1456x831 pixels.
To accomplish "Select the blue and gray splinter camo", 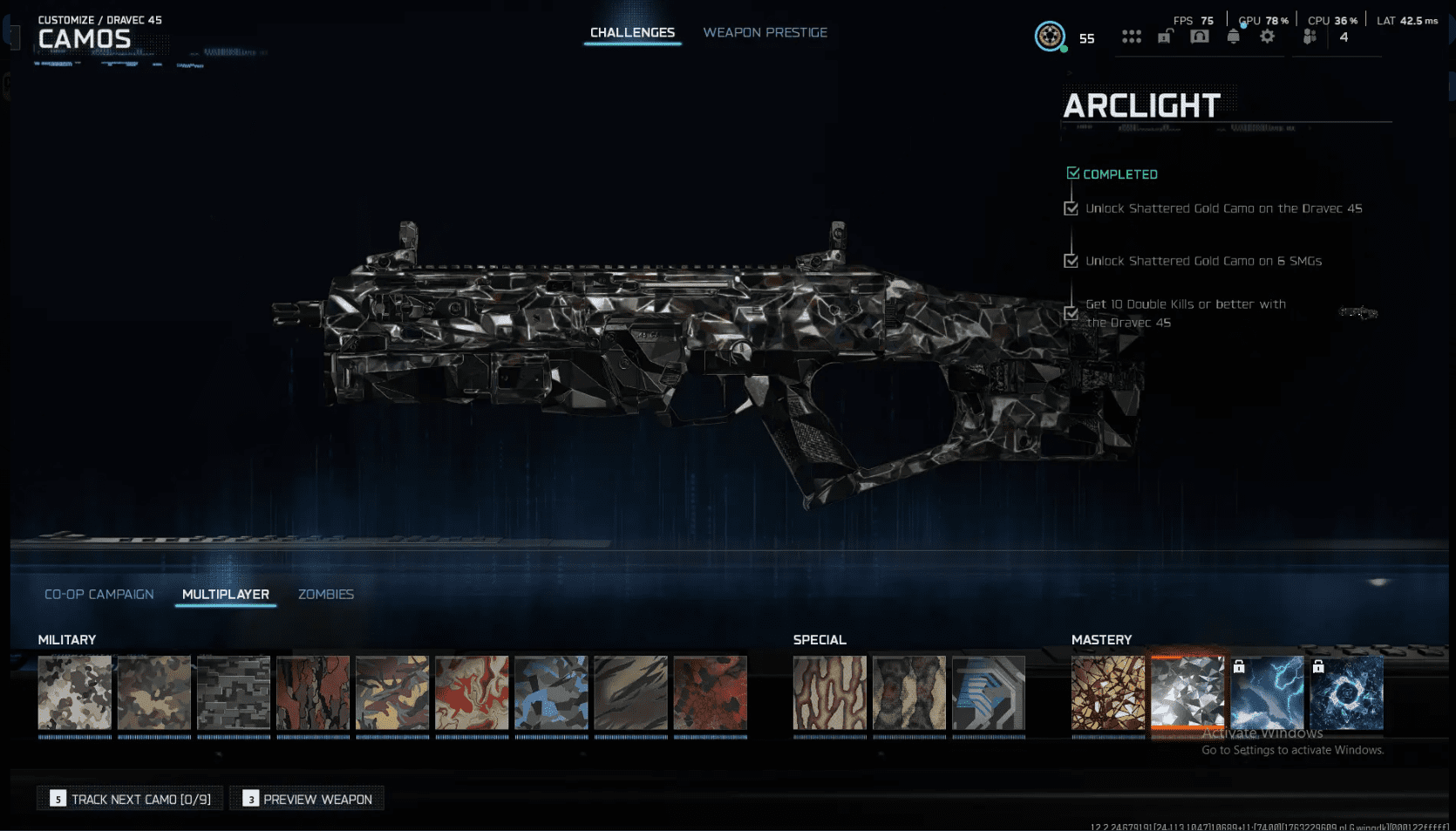I will [x=551, y=693].
